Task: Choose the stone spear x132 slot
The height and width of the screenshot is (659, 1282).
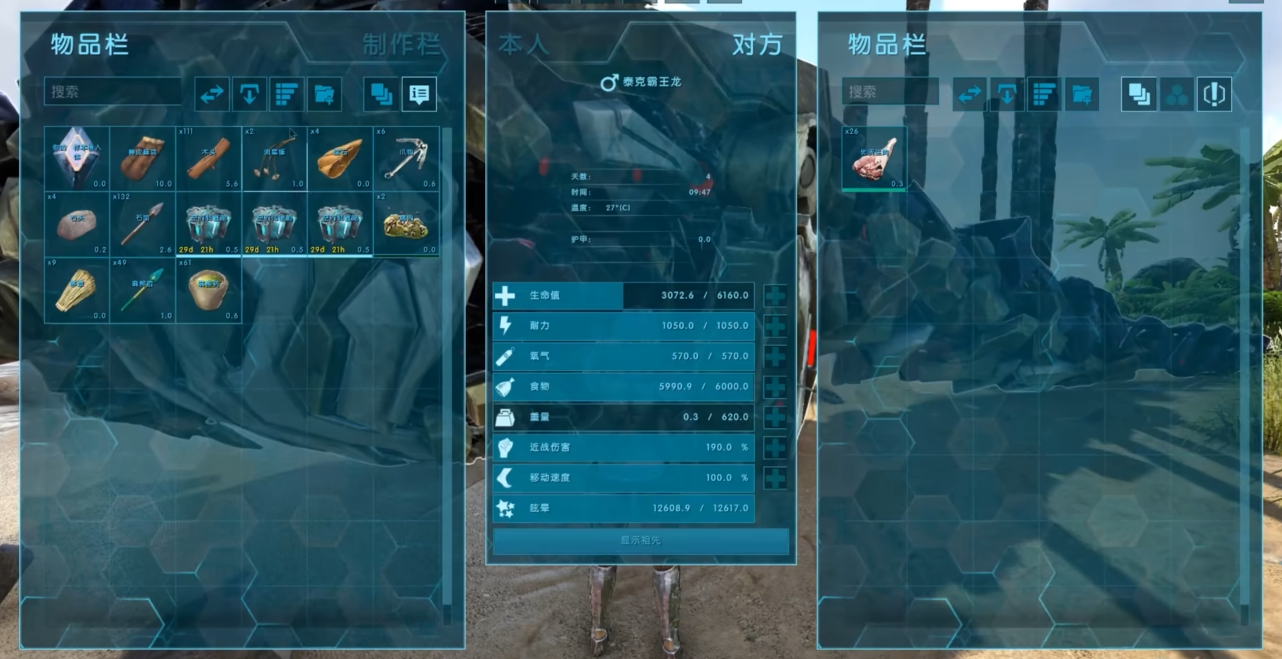Action: [142, 223]
